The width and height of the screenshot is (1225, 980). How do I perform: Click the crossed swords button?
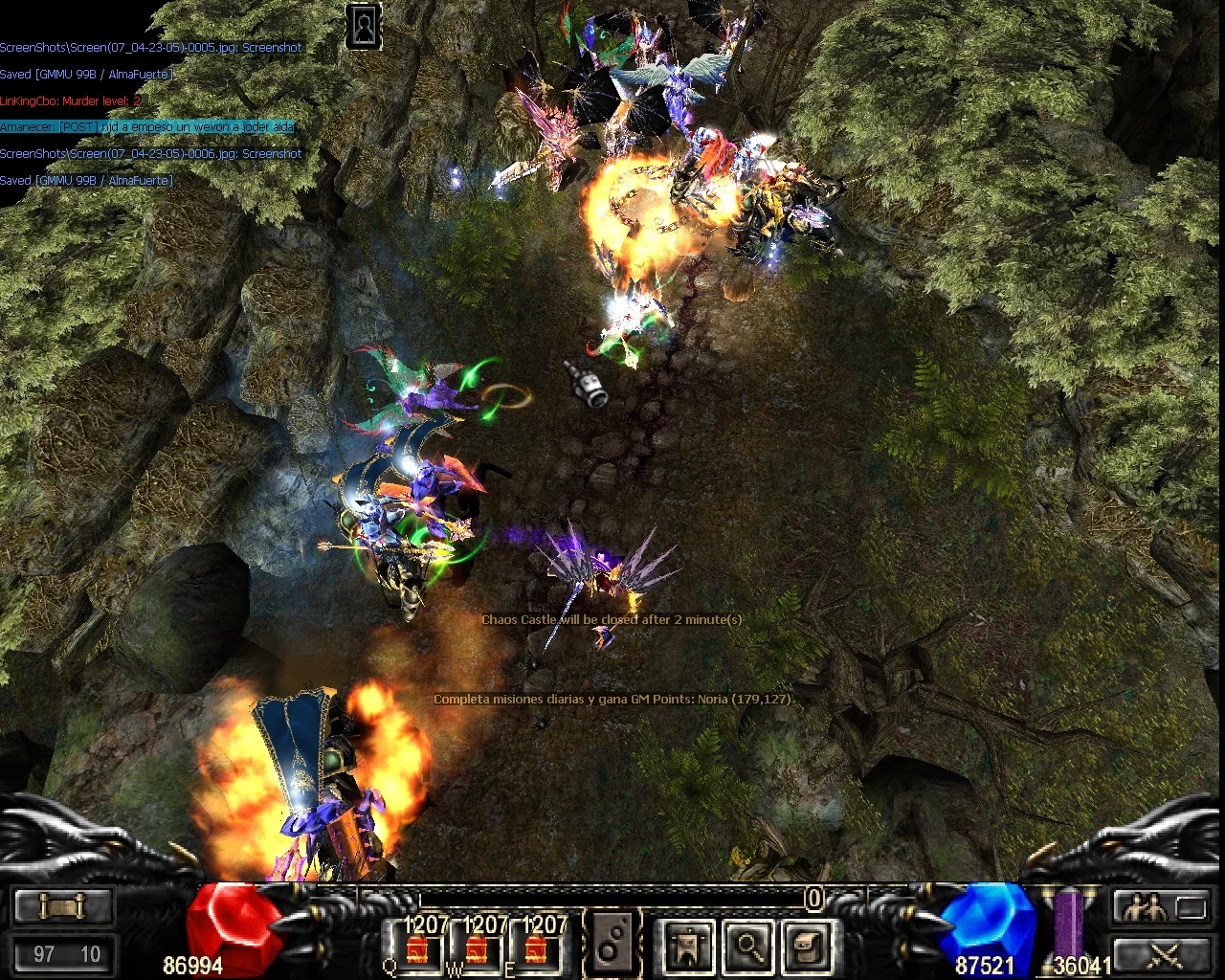[1162, 953]
